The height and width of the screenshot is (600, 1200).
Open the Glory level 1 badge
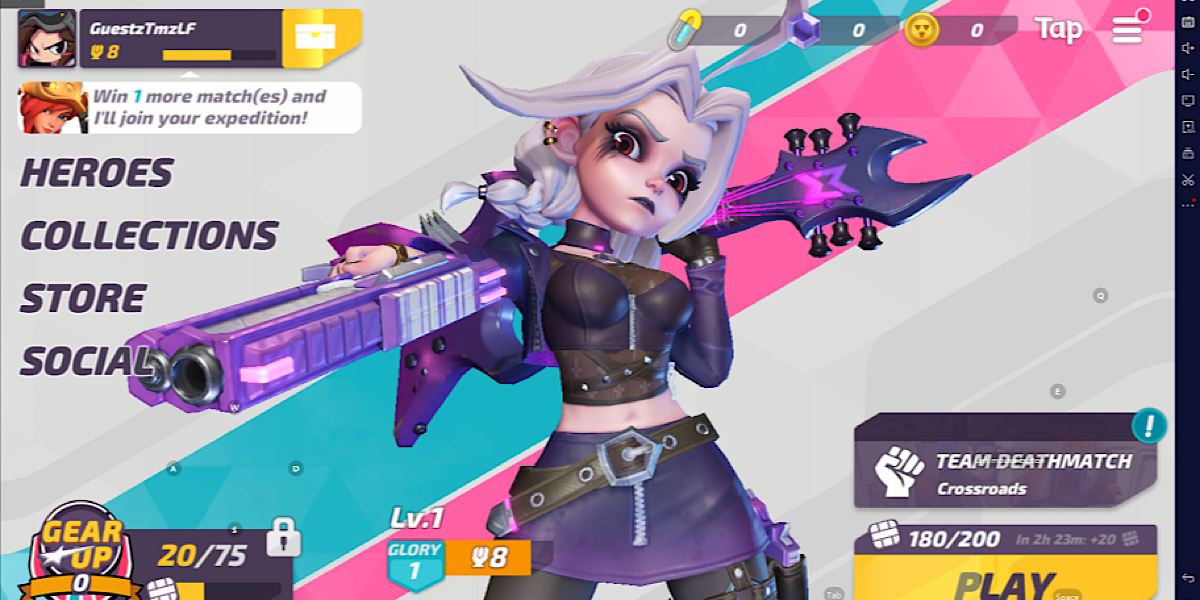point(415,561)
